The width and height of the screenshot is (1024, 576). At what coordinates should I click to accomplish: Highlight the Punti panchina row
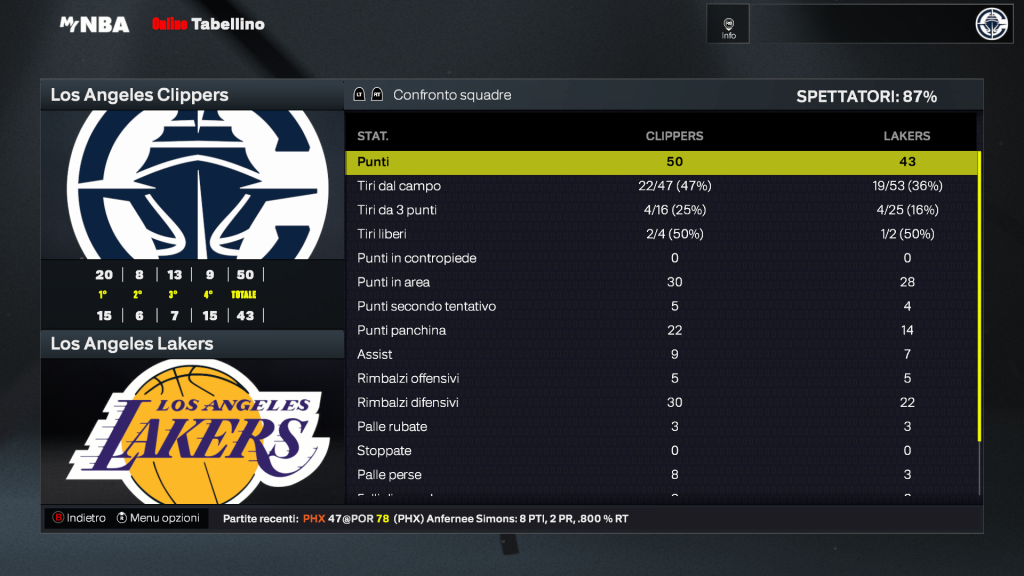point(660,330)
